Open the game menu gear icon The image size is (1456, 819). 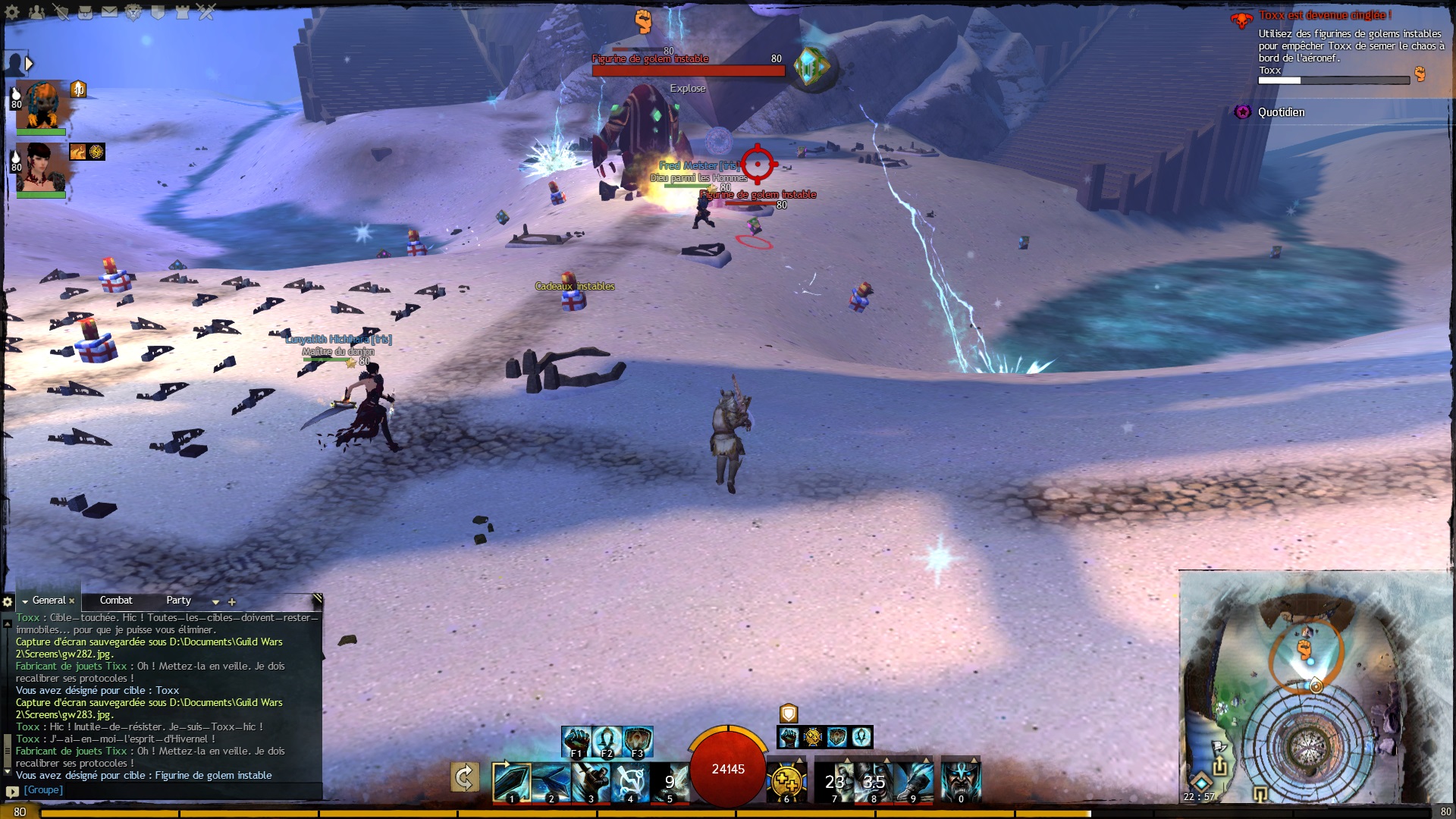point(12,12)
